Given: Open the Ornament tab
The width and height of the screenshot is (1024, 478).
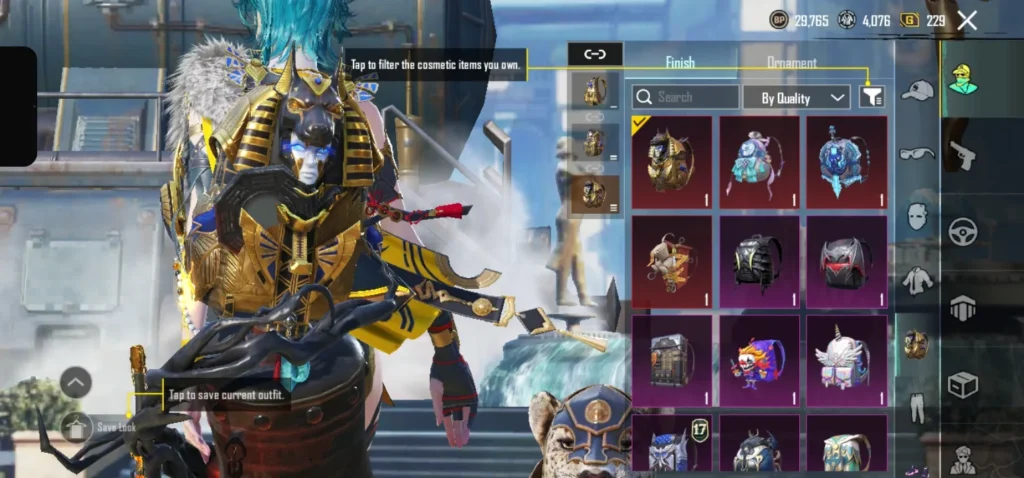Looking at the screenshot, I should (791, 63).
